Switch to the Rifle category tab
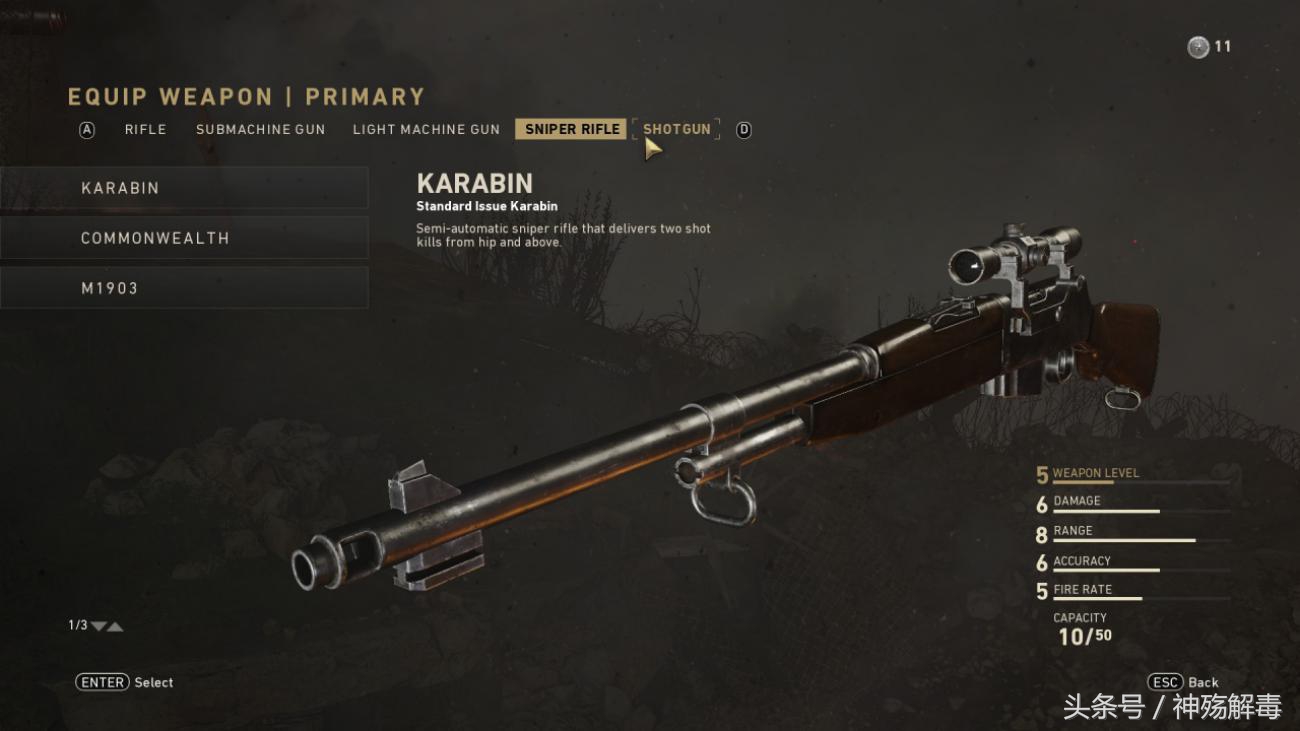The height and width of the screenshot is (731, 1300). coord(145,129)
